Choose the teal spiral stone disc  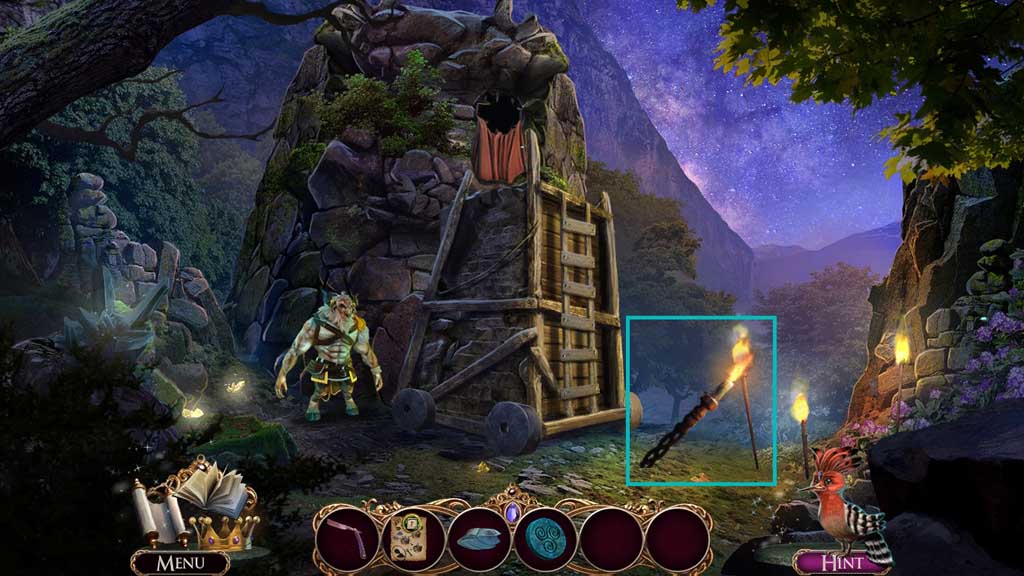[x=546, y=539]
